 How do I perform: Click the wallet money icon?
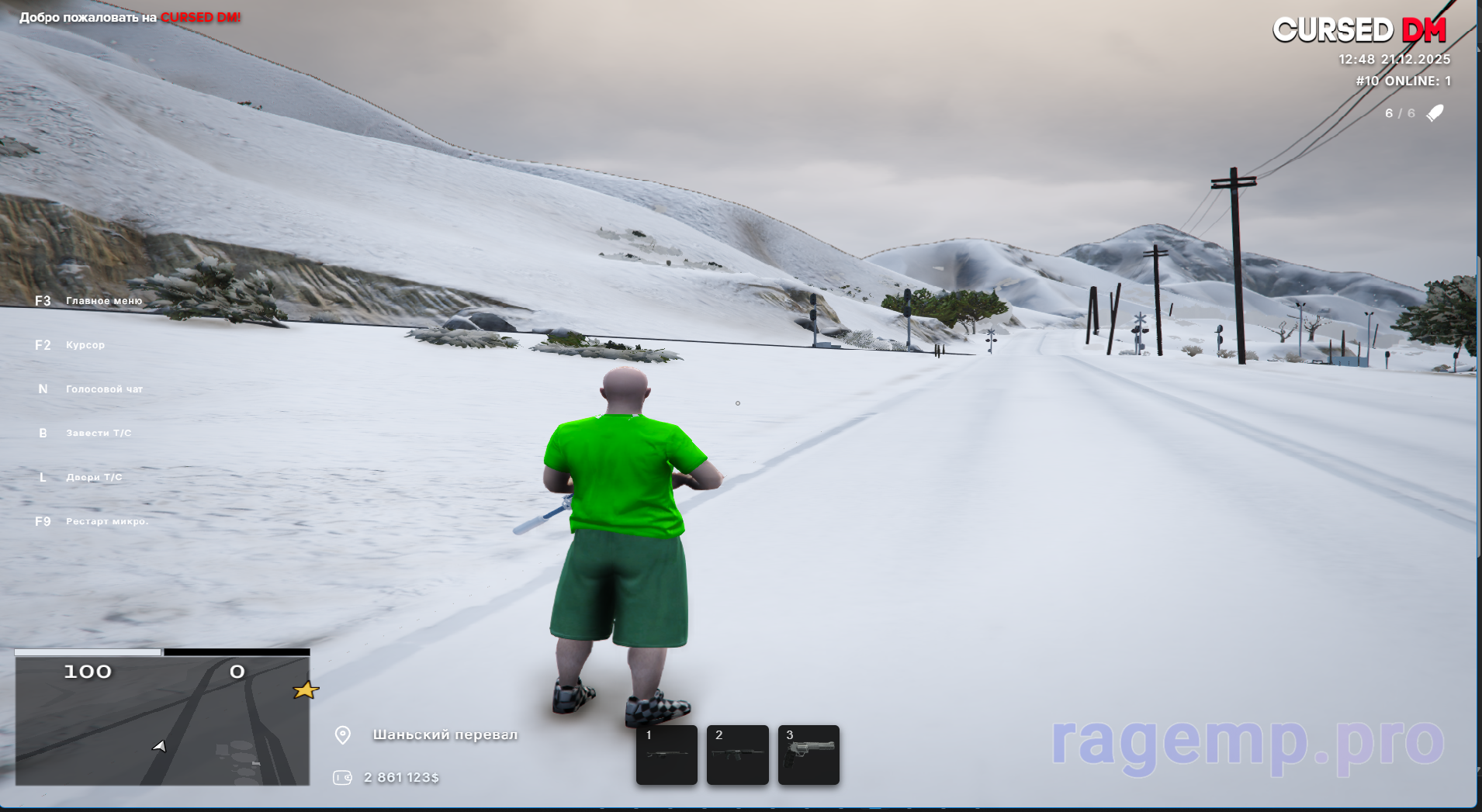pyautogui.click(x=342, y=777)
